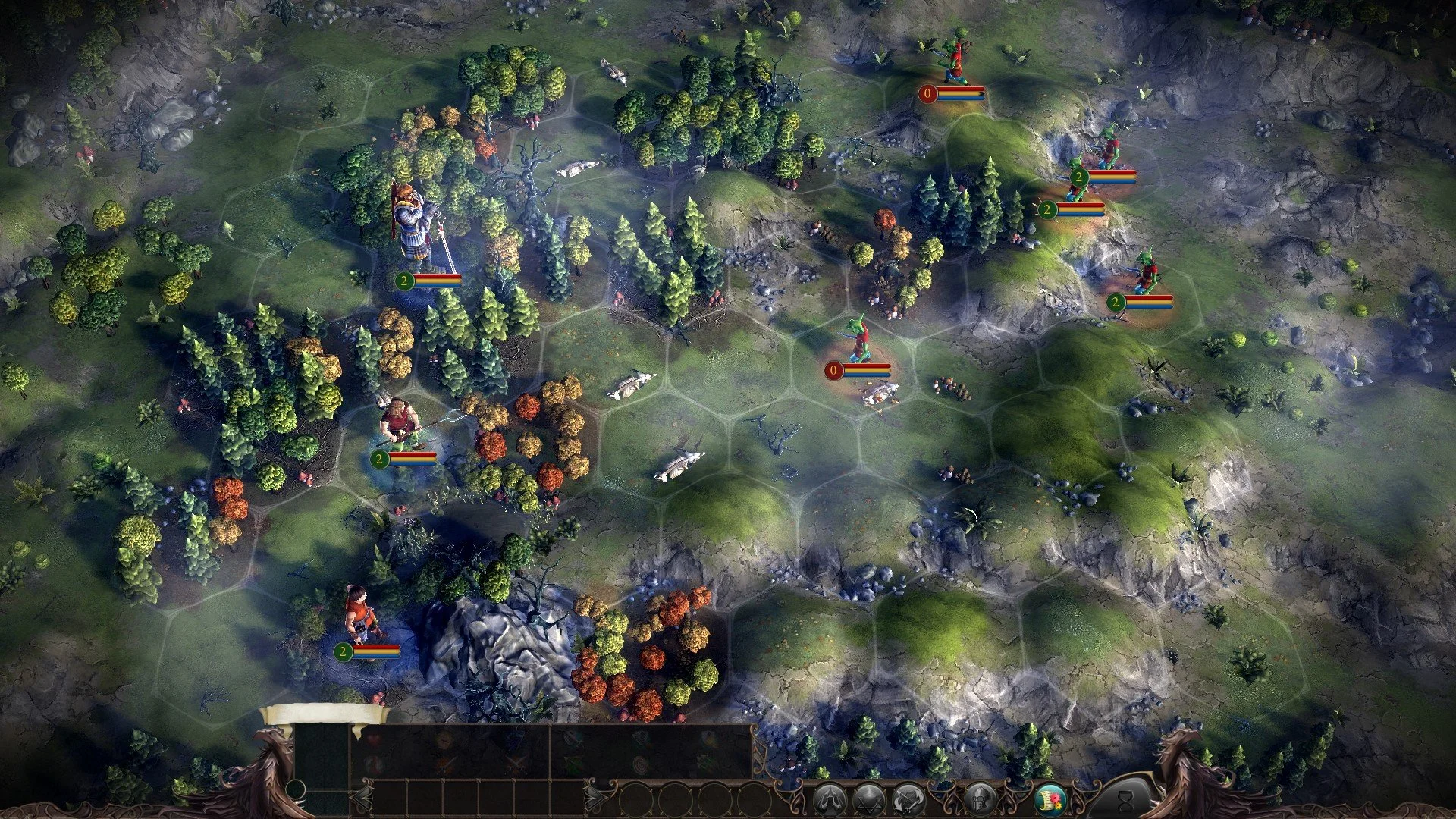Click the first empty ability circle bottom-right
The width and height of the screenshot is (1456, 819).
(x=637, y=799)
